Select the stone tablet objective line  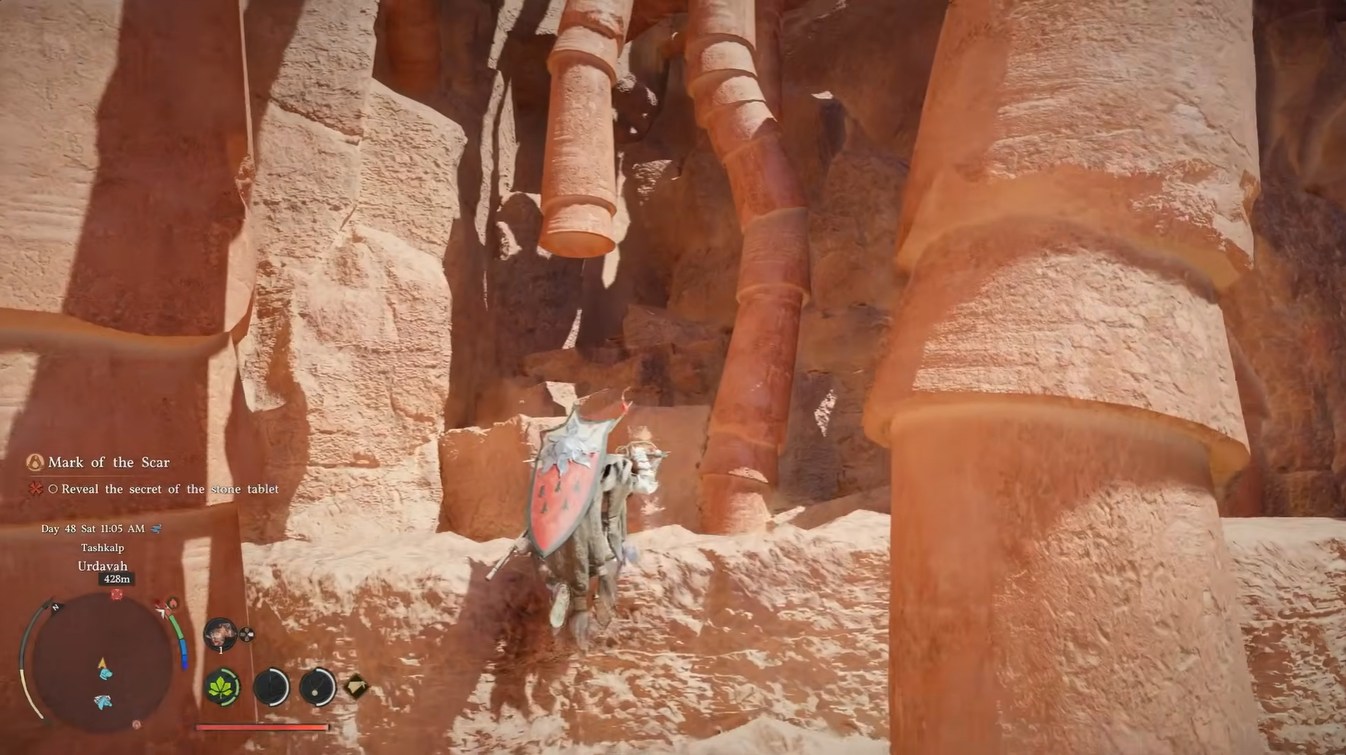click(x=169, y=489)
